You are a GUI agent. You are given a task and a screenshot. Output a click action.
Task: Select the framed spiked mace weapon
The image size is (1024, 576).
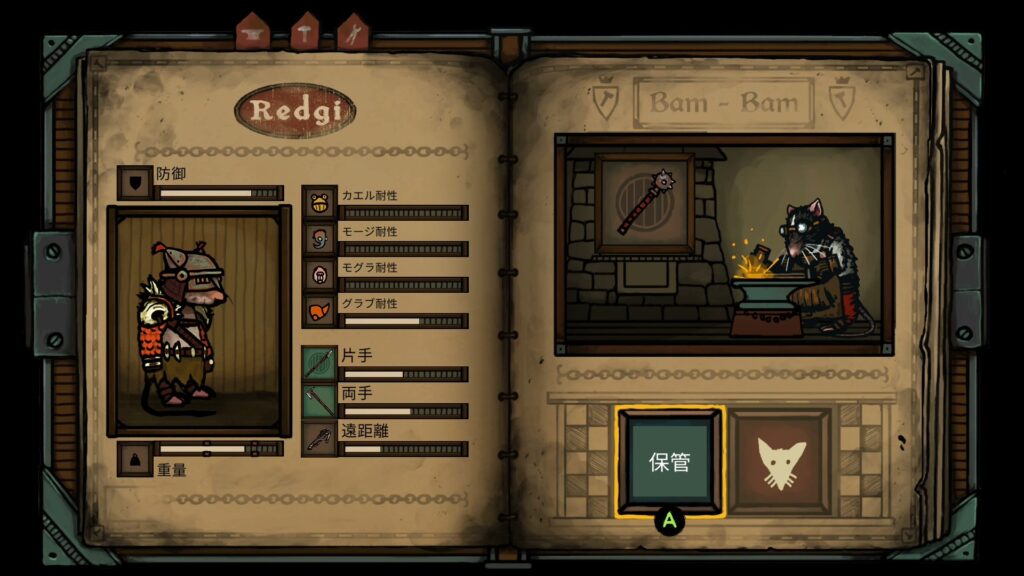[x=644, y=203]
